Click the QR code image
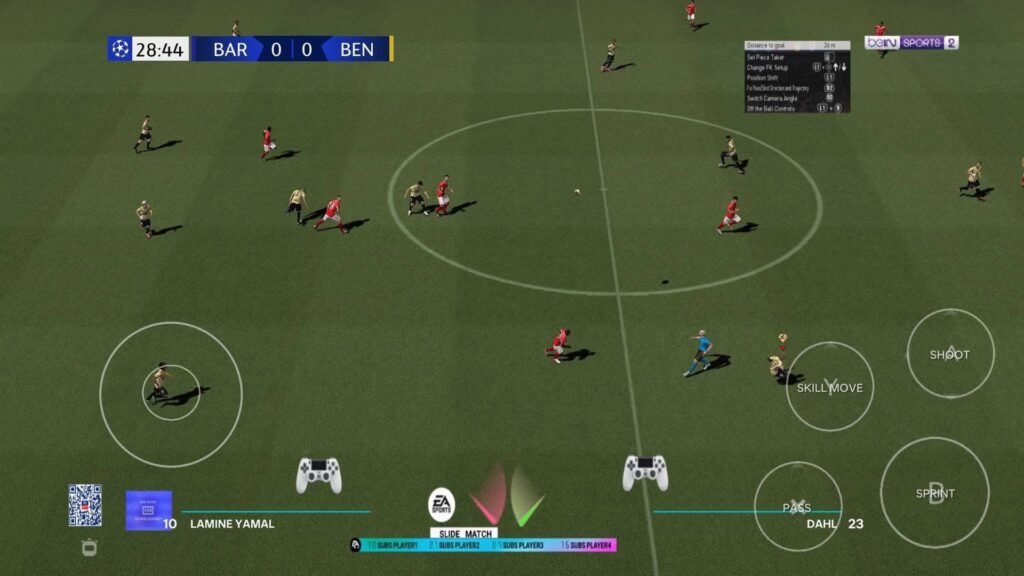 click(x=85, y=505)
